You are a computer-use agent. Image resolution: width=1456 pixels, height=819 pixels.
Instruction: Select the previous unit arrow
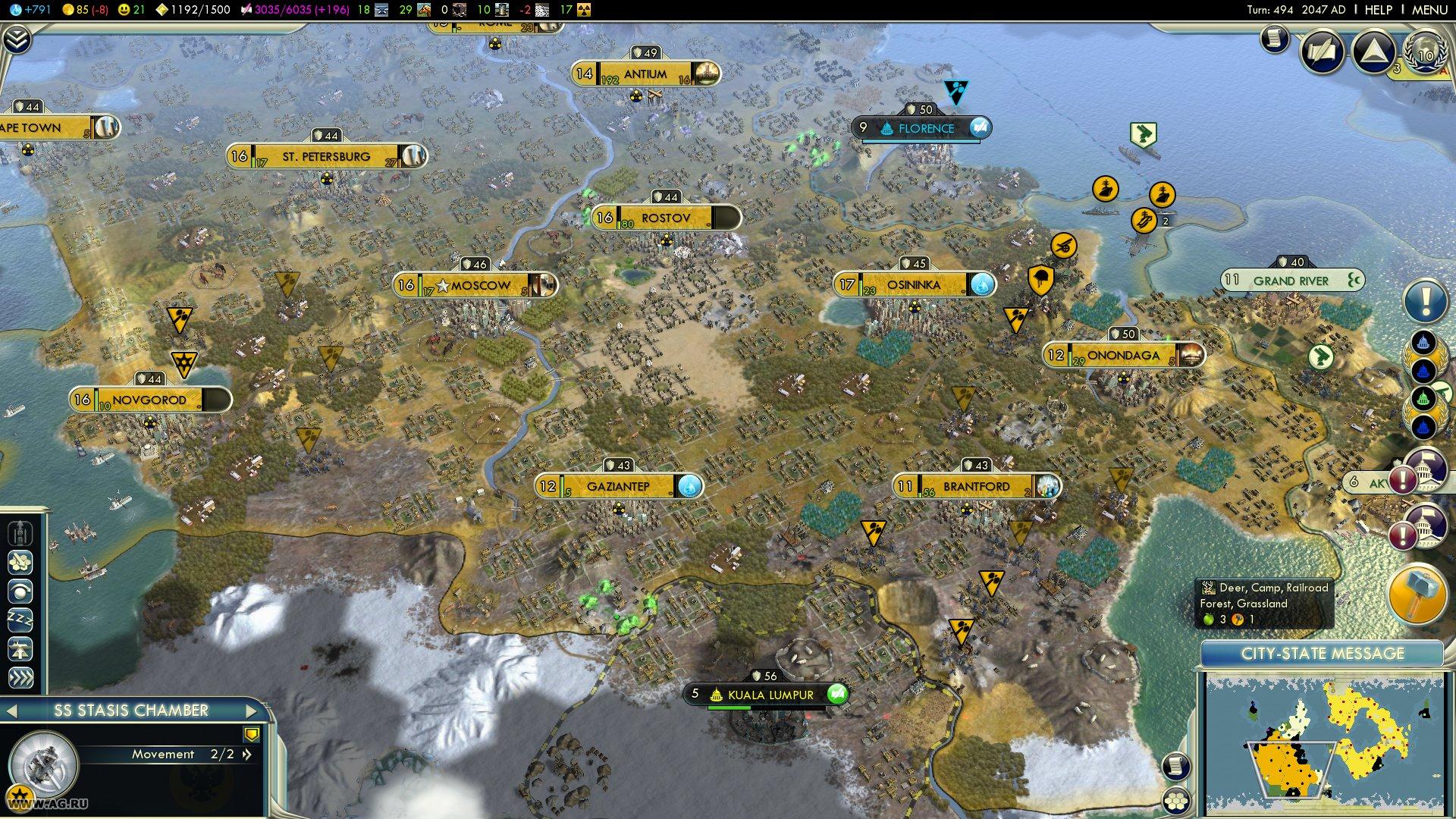[x=11, y=711]
